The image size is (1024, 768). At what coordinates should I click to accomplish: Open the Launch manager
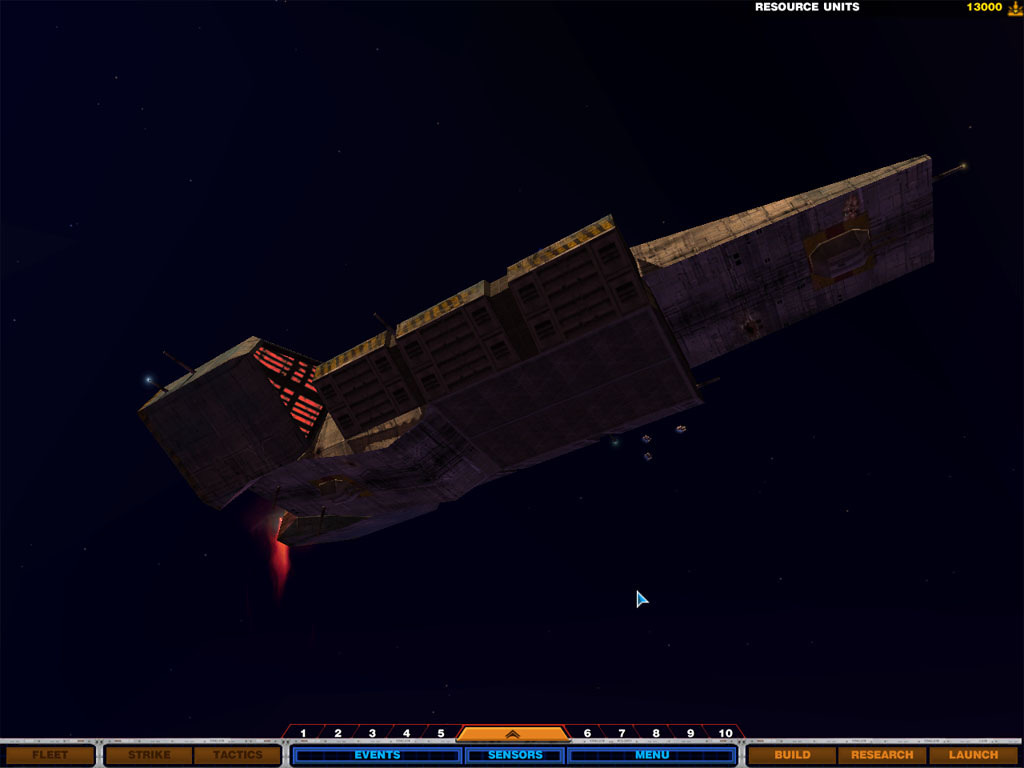coord(973,755)
